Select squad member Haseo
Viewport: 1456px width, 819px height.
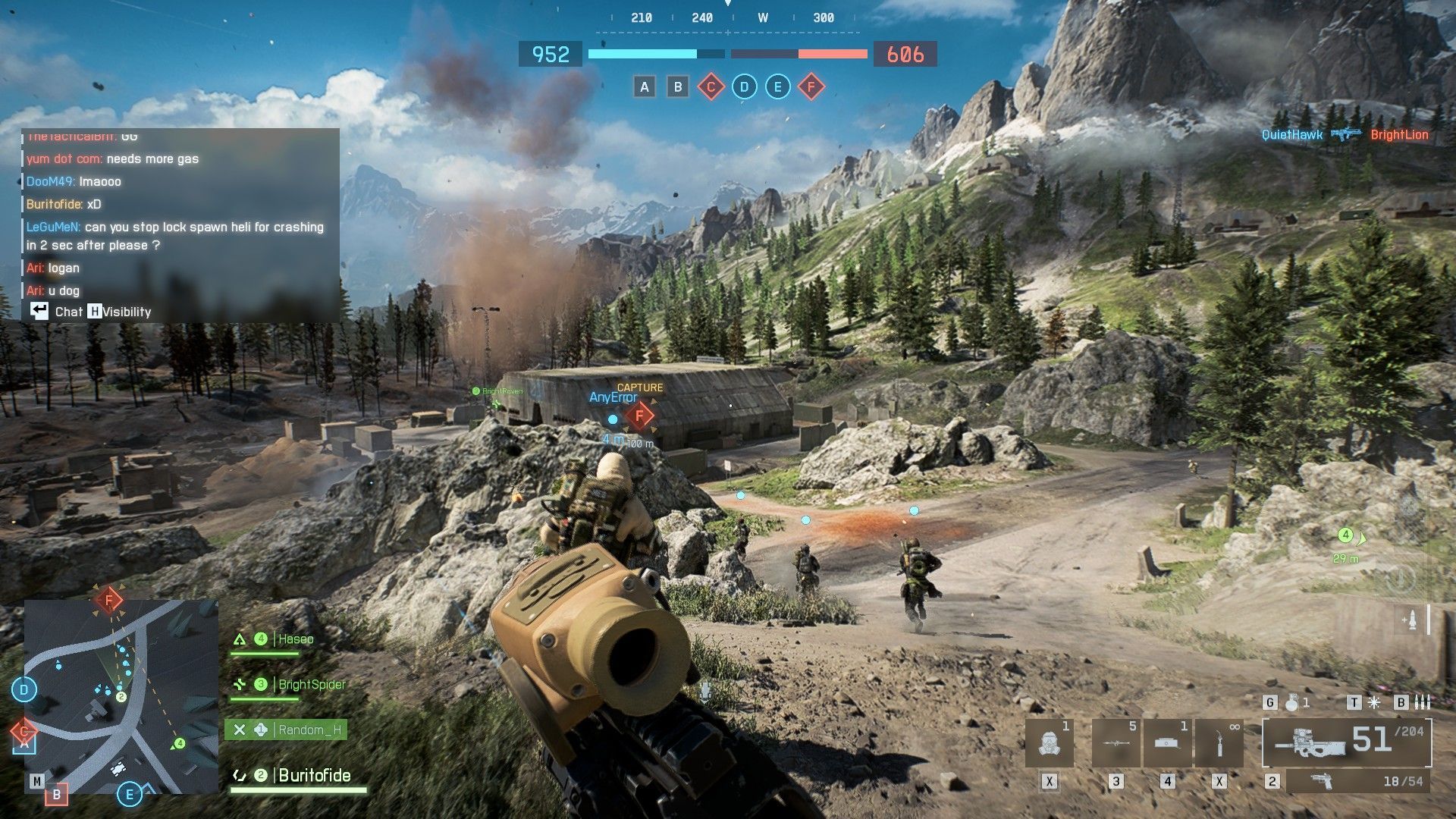pyautogui.click(x=294, y=639)
